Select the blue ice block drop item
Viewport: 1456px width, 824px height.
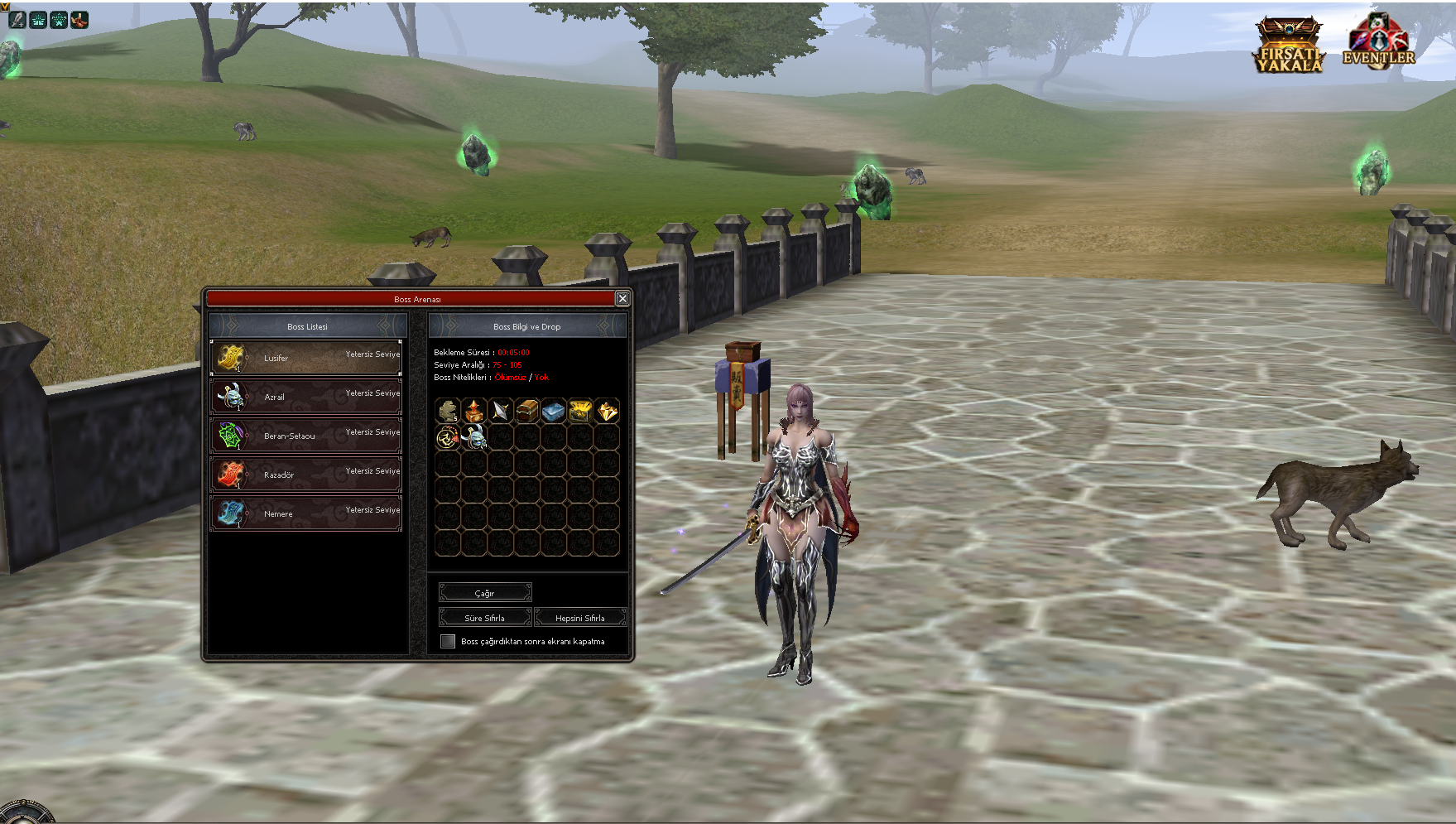click(x=554, y=411)
